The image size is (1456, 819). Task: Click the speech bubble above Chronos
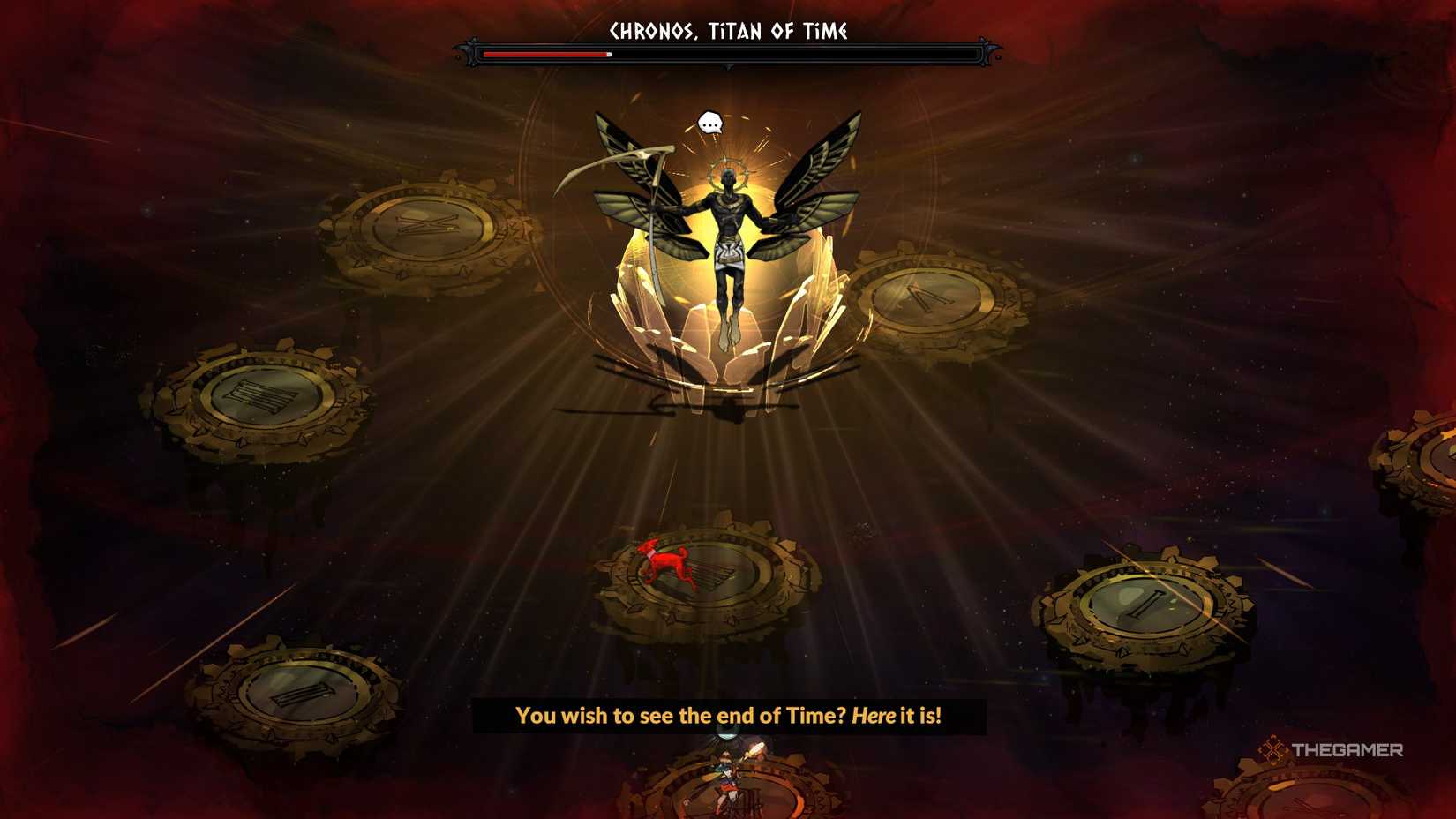(711, 124)
